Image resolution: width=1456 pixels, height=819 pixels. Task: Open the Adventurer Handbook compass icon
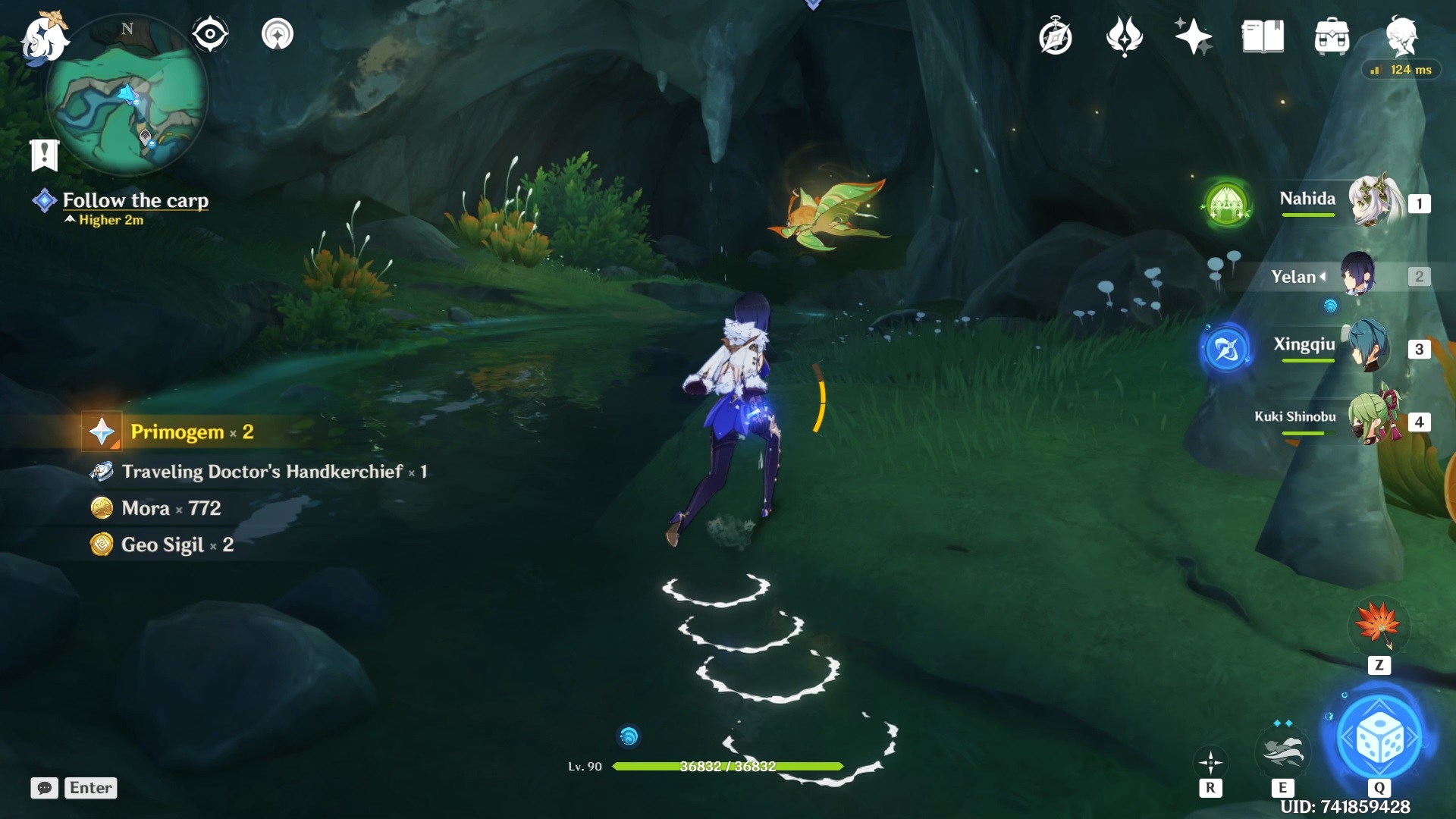tap(1056, 36)
